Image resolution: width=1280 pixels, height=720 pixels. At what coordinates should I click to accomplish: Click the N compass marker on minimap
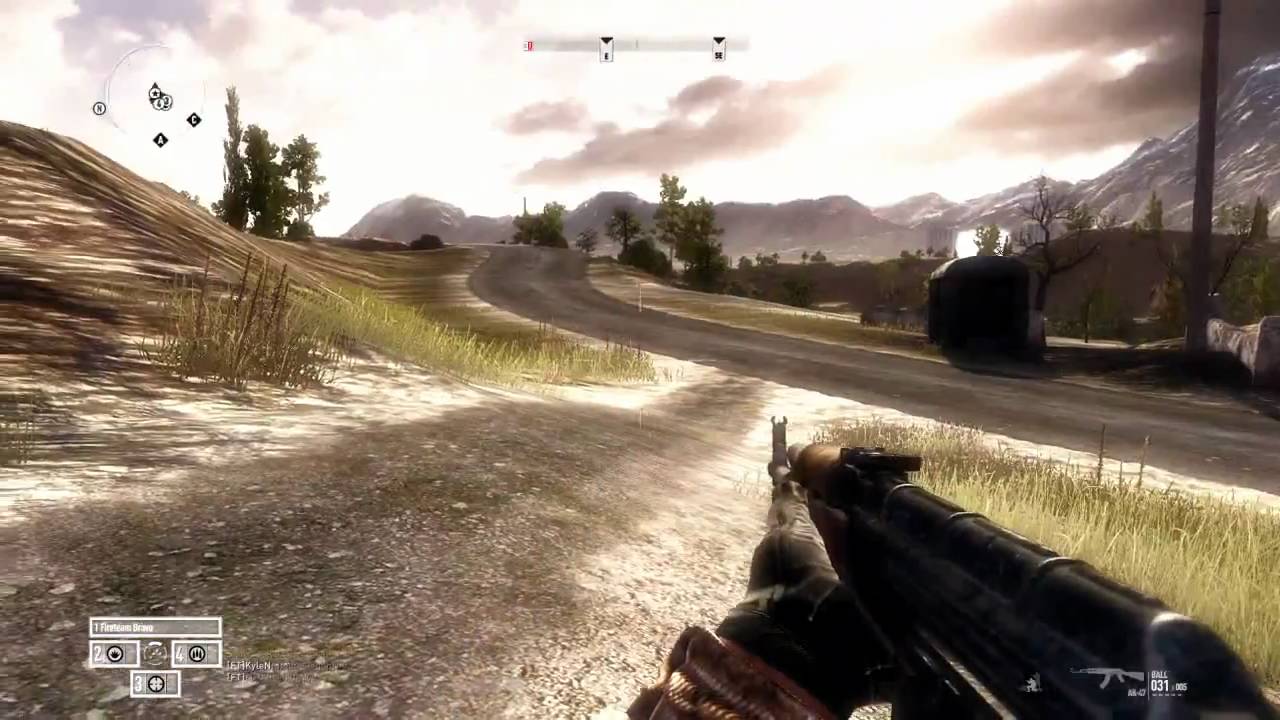pos(99,107)
